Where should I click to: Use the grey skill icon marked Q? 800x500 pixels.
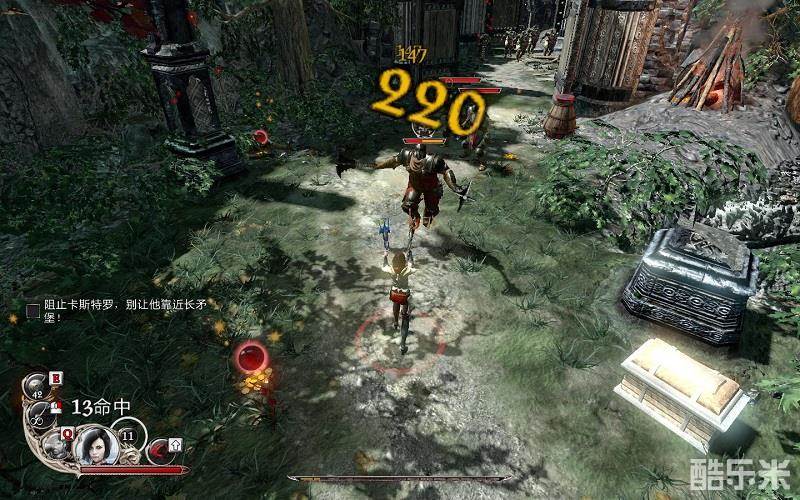click(57, 445)
